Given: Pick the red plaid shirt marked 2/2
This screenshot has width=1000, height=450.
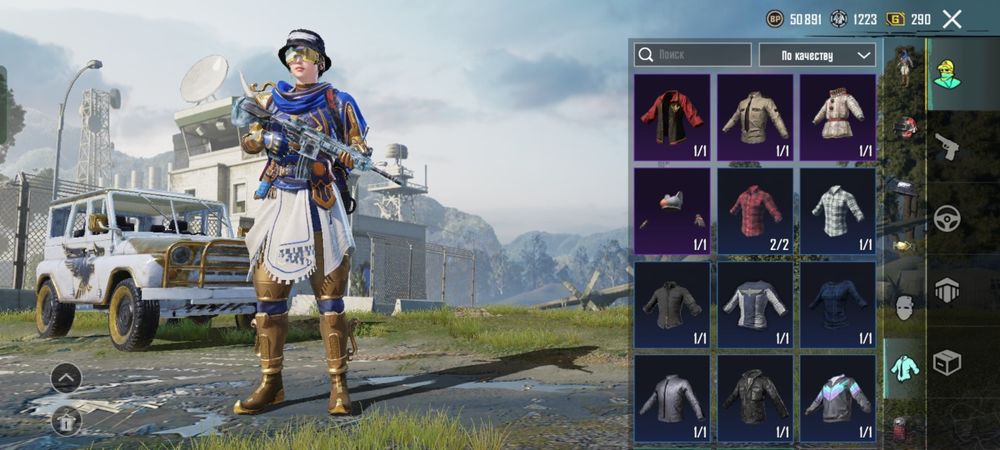Looking at the screenshot, I should tap(755, 210).
